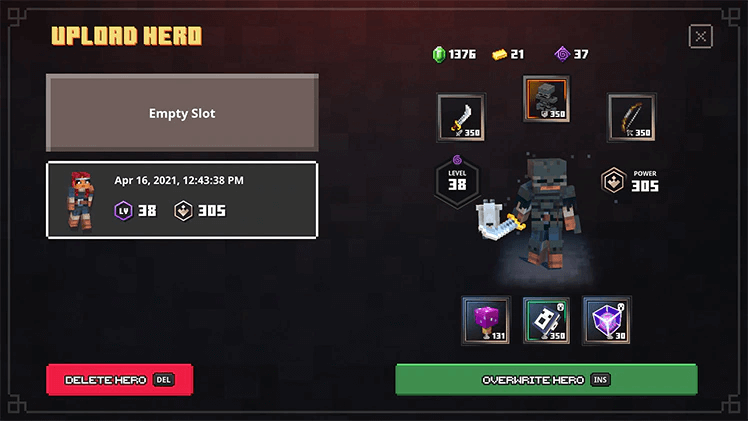Close the Upload Hero screen
The height and width of the screenshot is (421, 748).
[701, 37]
